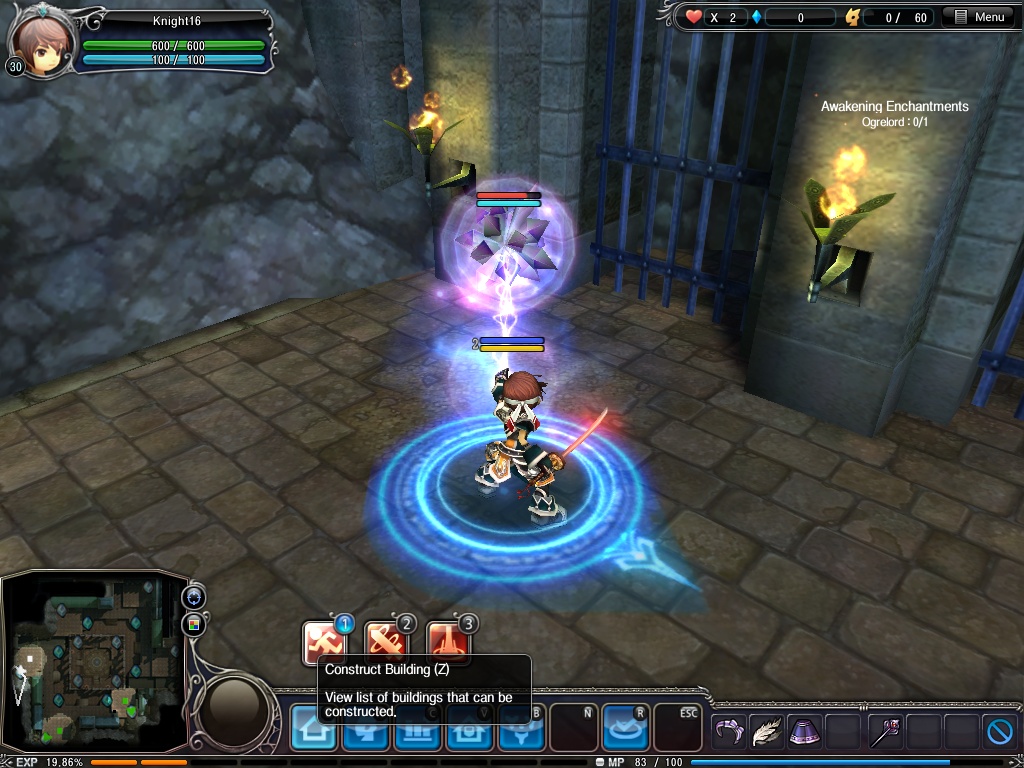The height and width of the screenshot is (768, 1024).
Task: Choose the purple hat item slot
Action: [x=805, y=732]
